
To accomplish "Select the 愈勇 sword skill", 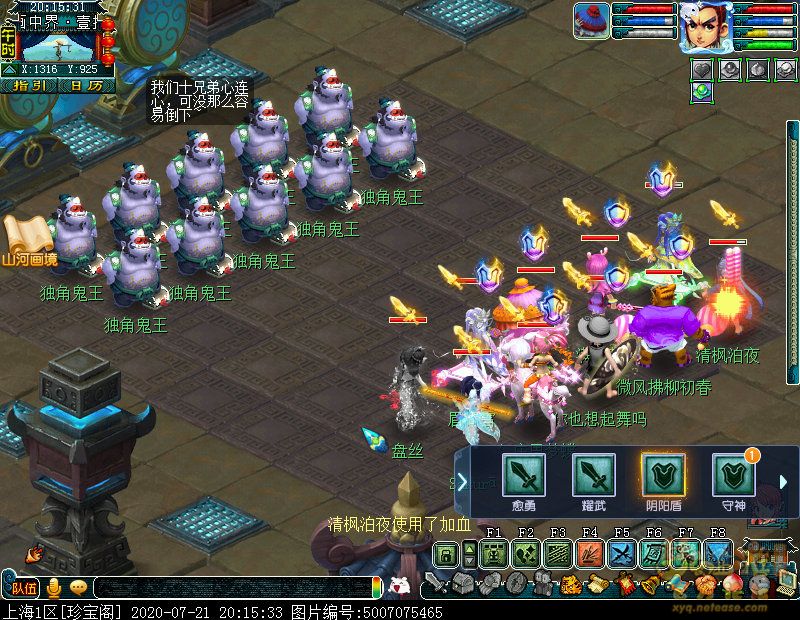I will tap(523, 473).
